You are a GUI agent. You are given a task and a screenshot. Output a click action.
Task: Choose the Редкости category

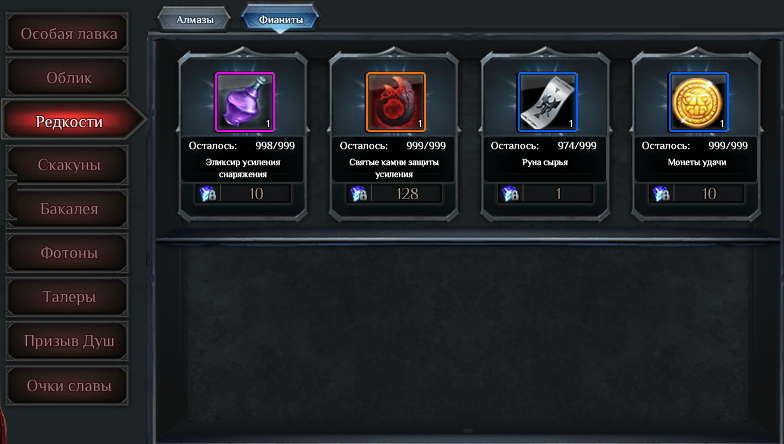(x=69, y=121)
